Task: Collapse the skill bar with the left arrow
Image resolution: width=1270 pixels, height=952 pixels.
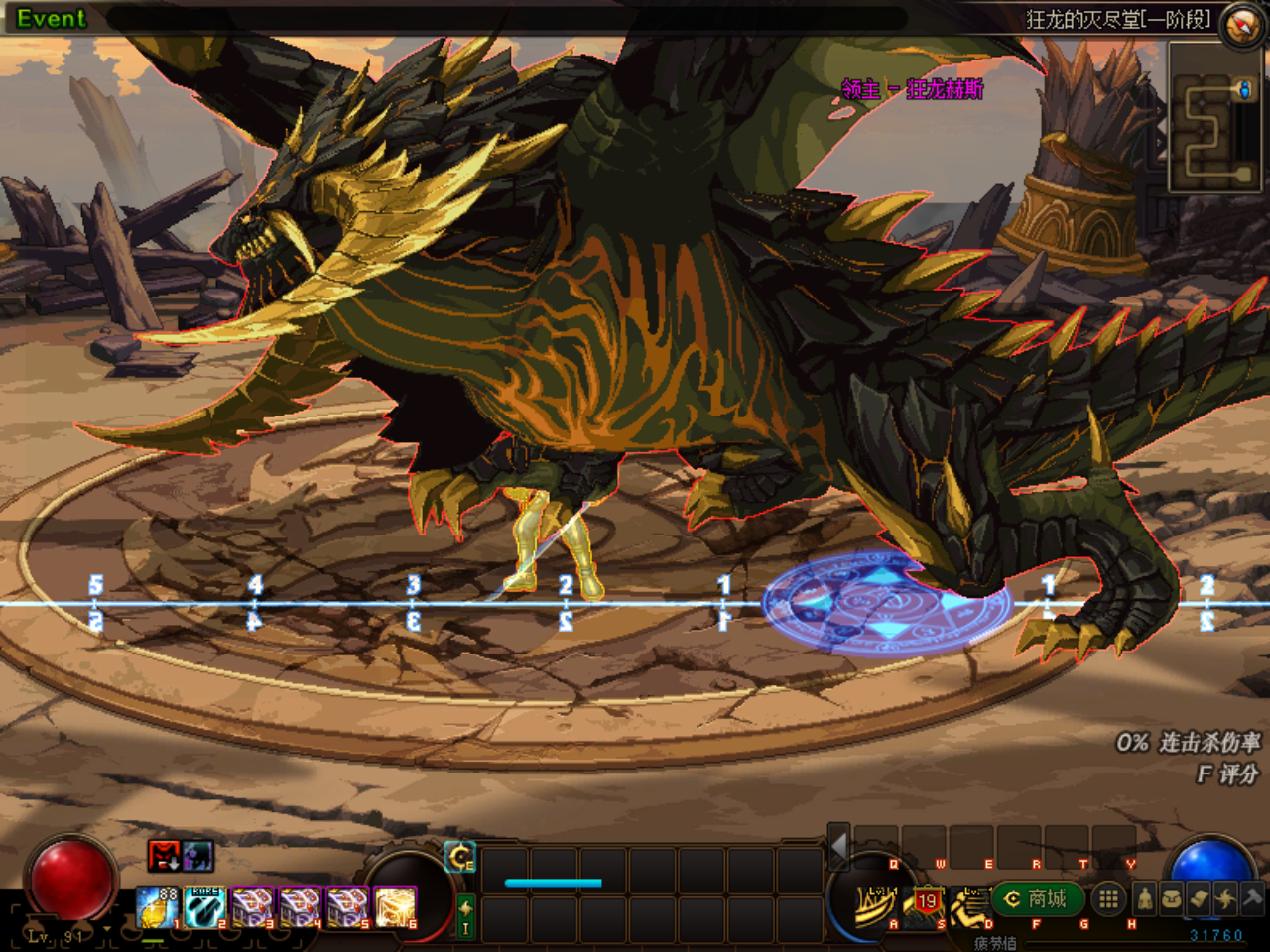Action: pos(839,847)
